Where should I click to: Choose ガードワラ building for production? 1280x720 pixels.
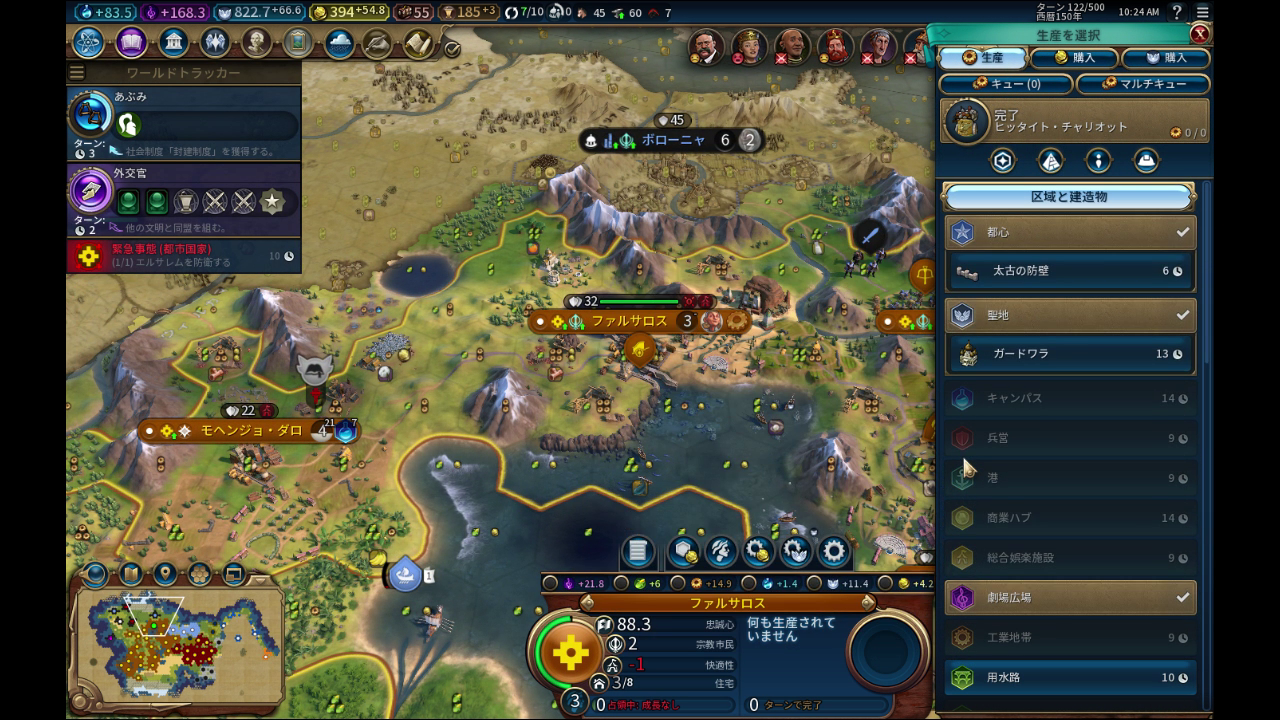tap(1070, 354)
